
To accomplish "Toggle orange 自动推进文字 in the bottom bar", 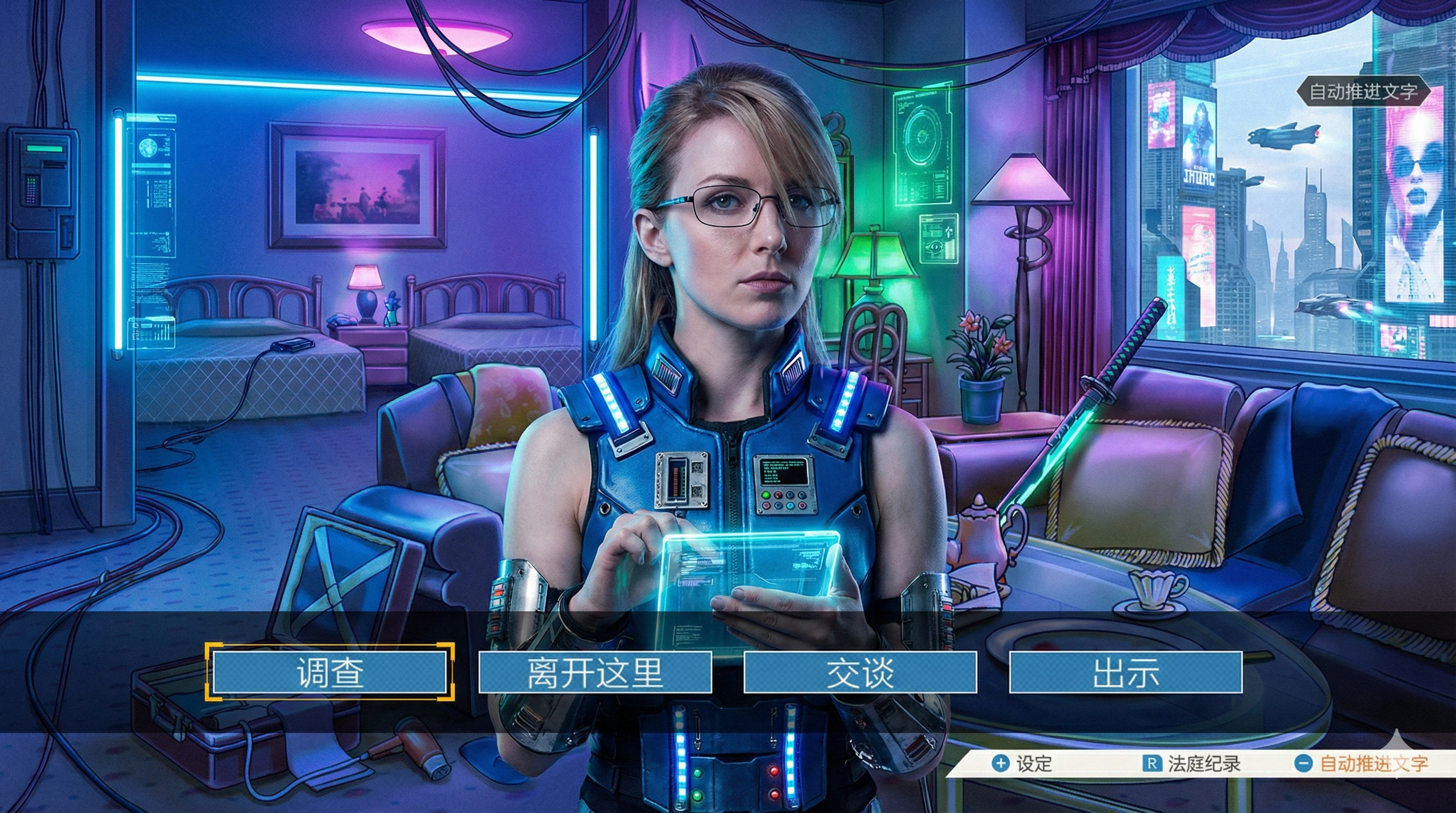I will point(1361,764).
